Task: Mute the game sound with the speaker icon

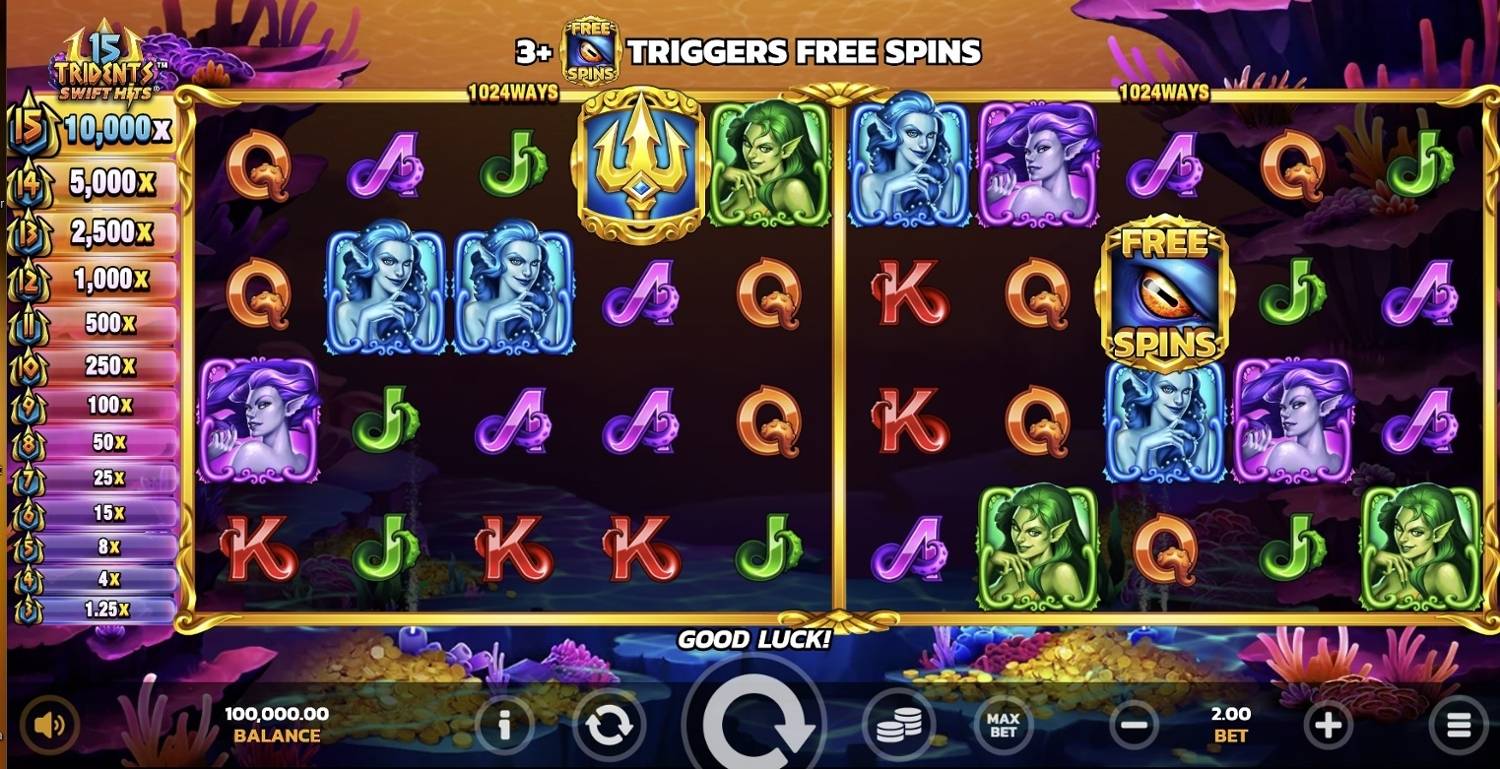Action: pos(48,726)
